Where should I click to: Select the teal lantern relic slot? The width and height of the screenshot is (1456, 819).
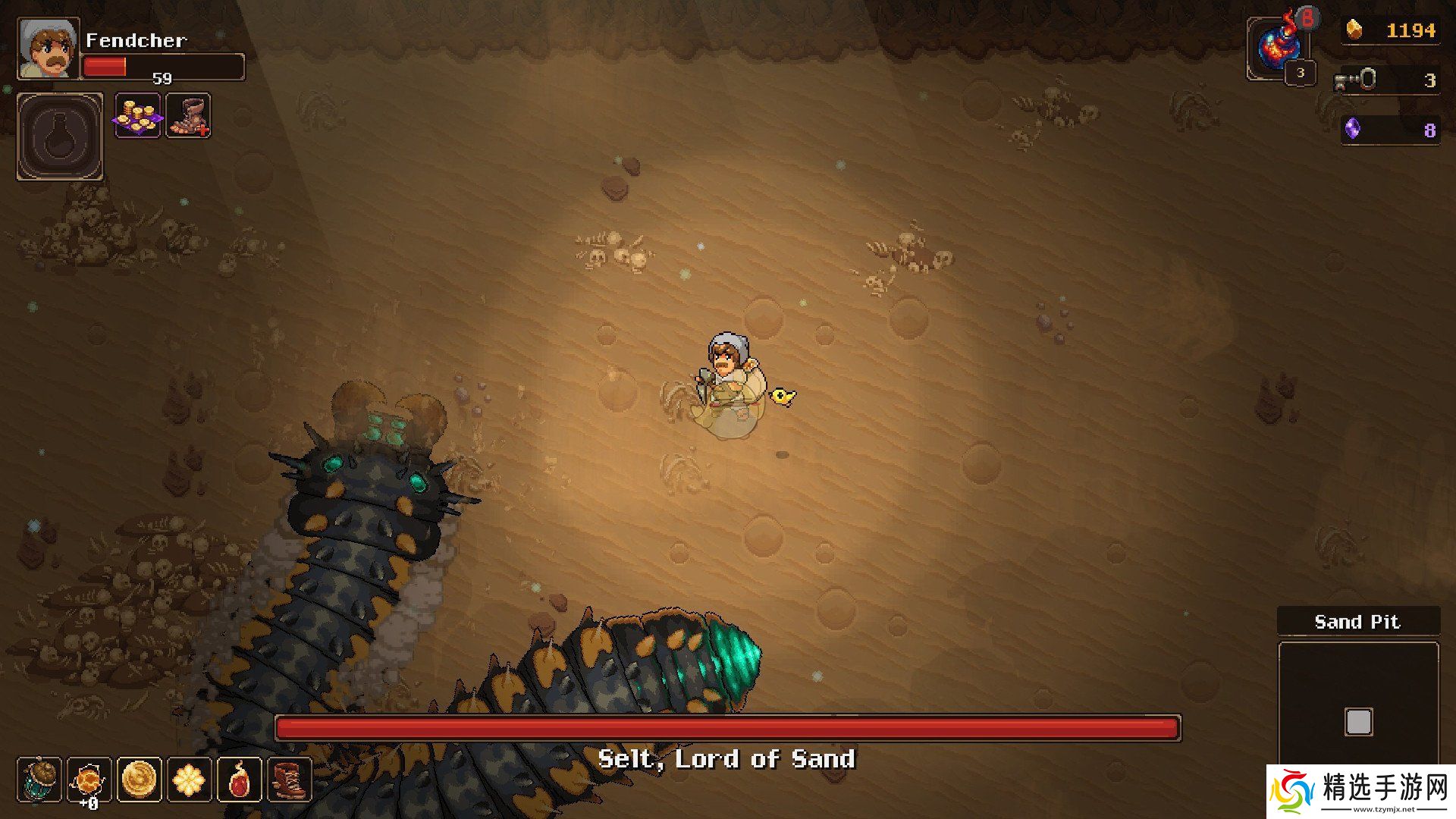pyautogui.click(x=39, y=779)
